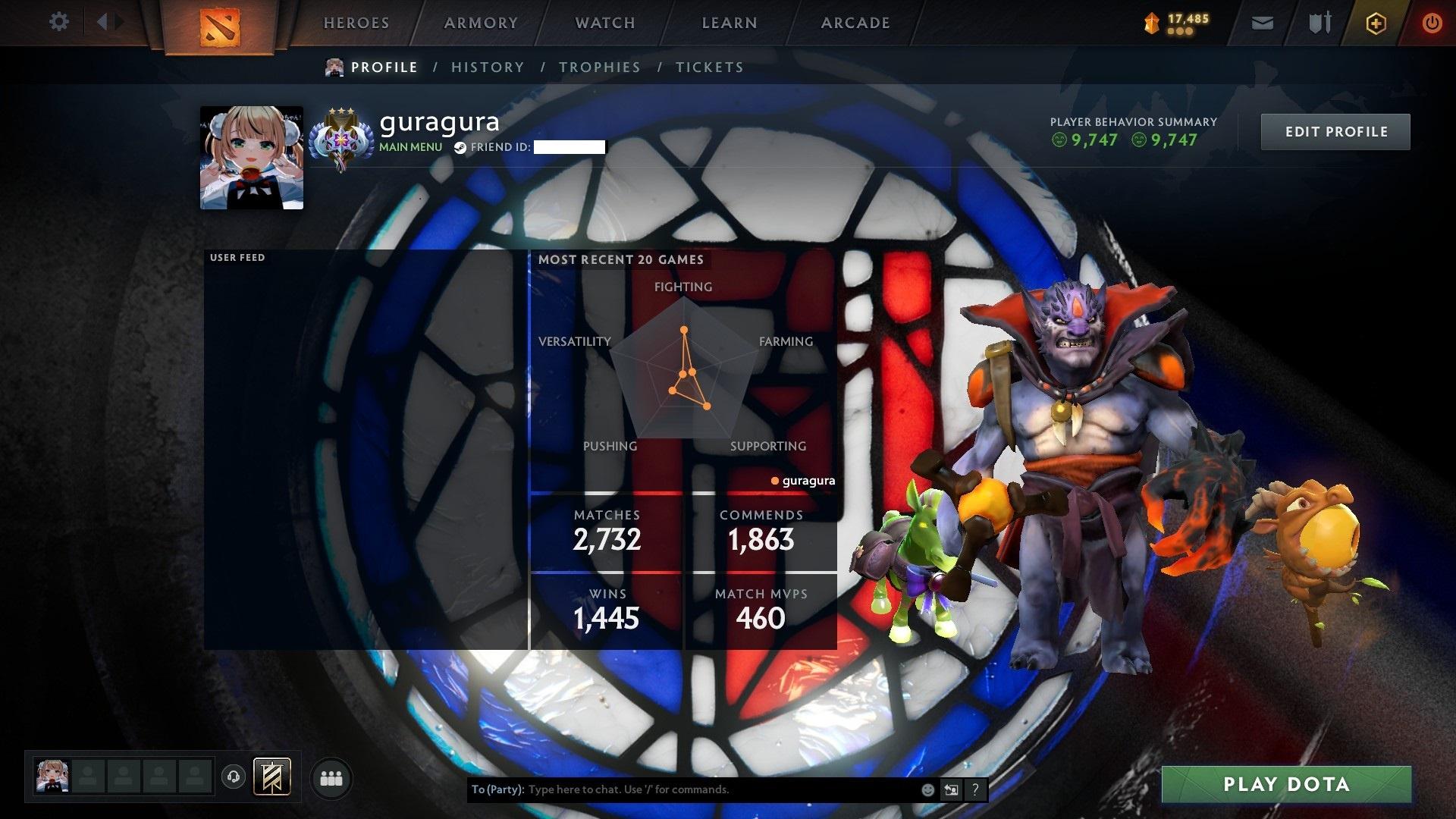
Task: Open the chat emoticon picker
Action: click(927, 789)
